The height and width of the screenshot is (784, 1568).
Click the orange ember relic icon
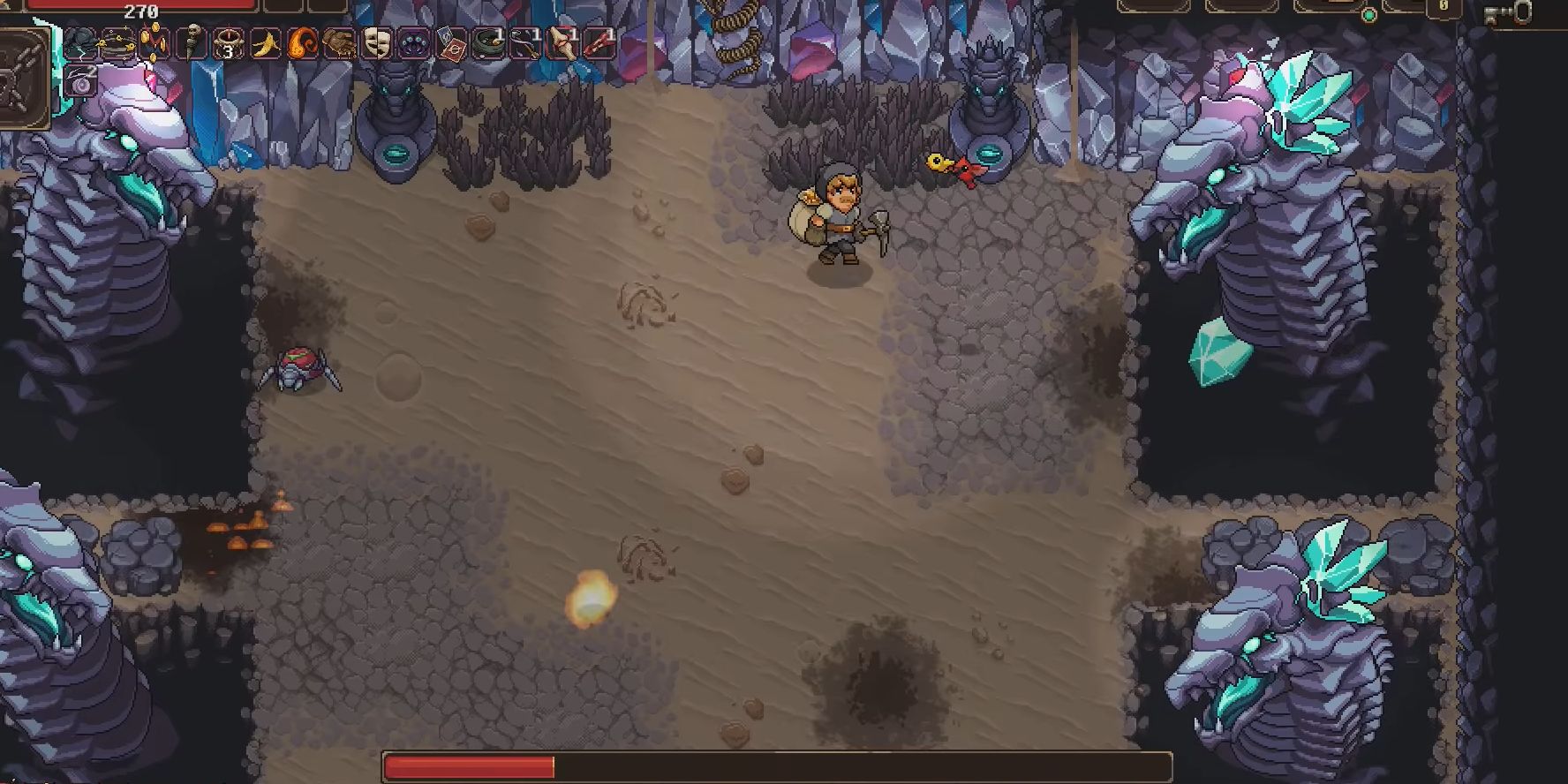(x=301, y=42)
